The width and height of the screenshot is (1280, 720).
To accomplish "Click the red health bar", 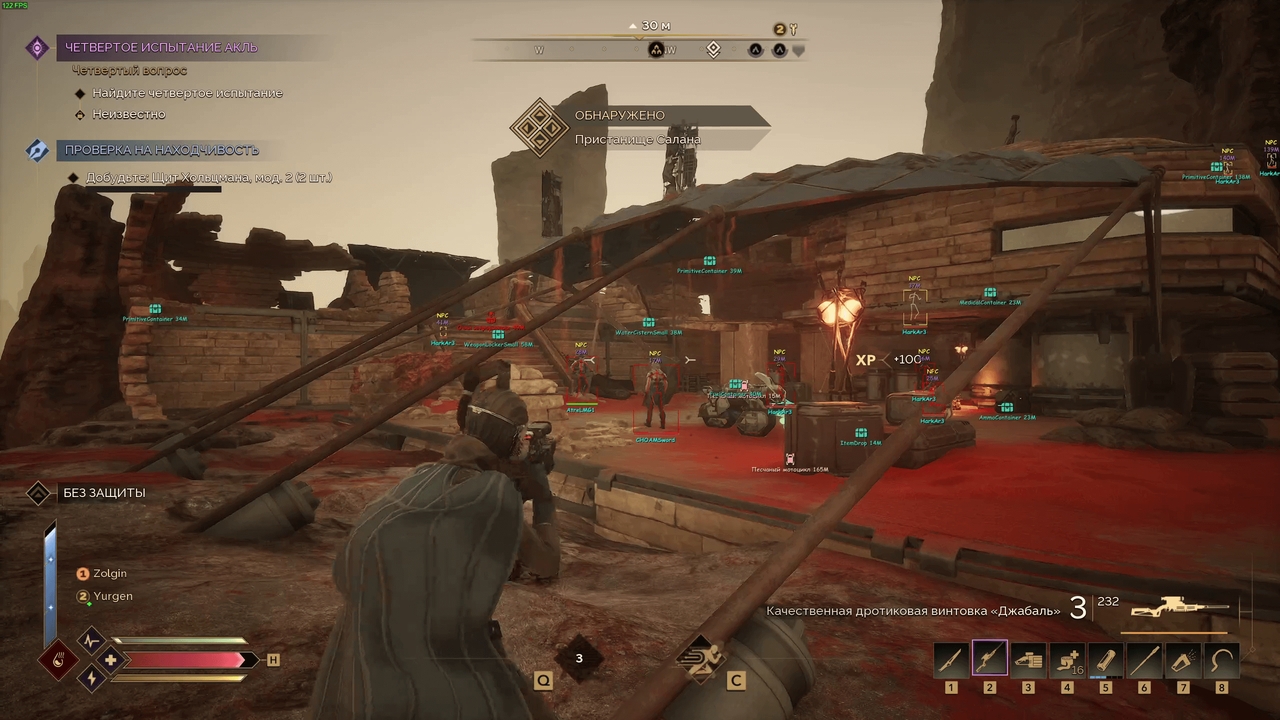I will [185, 660].
